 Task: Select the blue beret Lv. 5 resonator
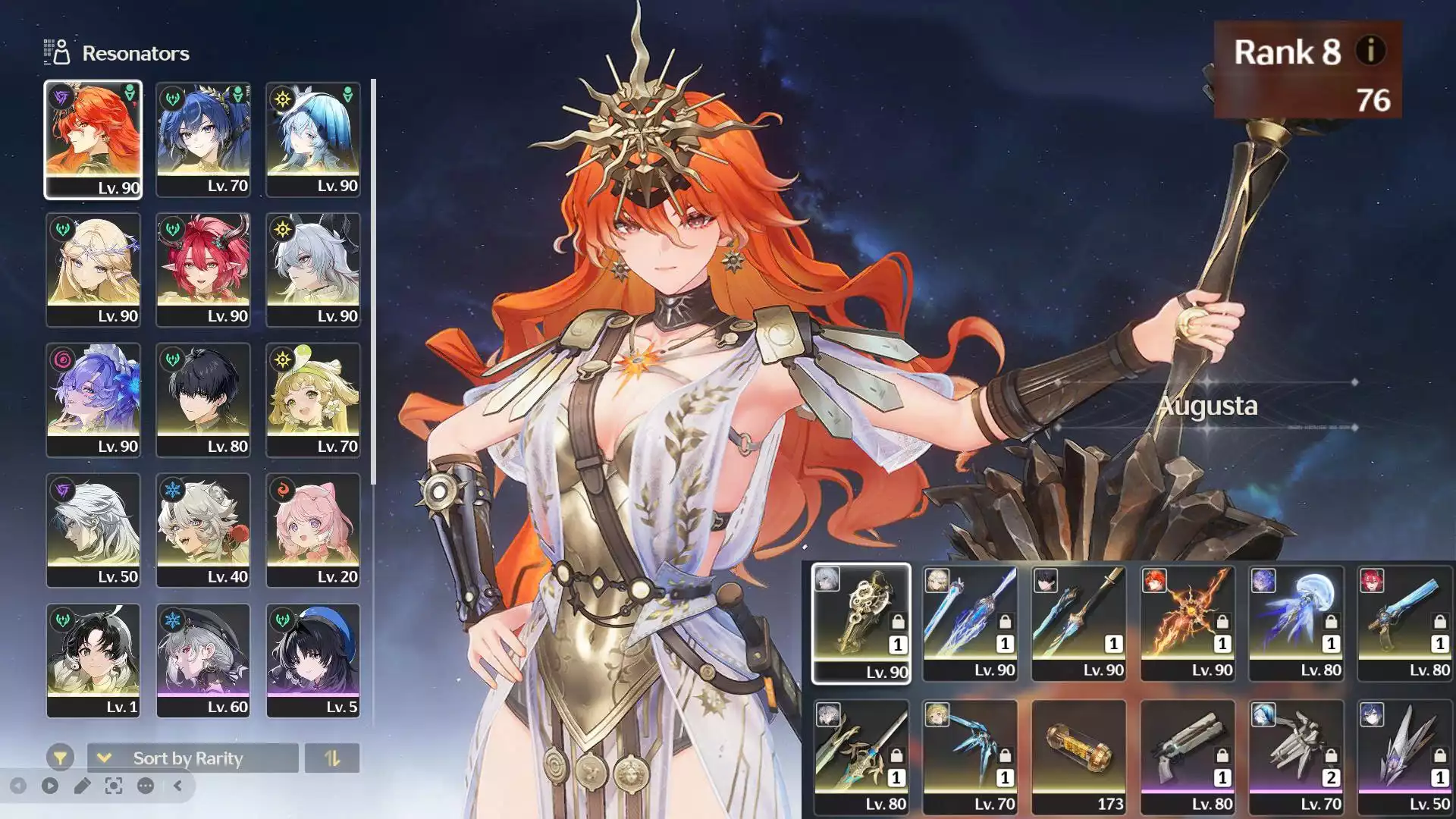point(313,661)
